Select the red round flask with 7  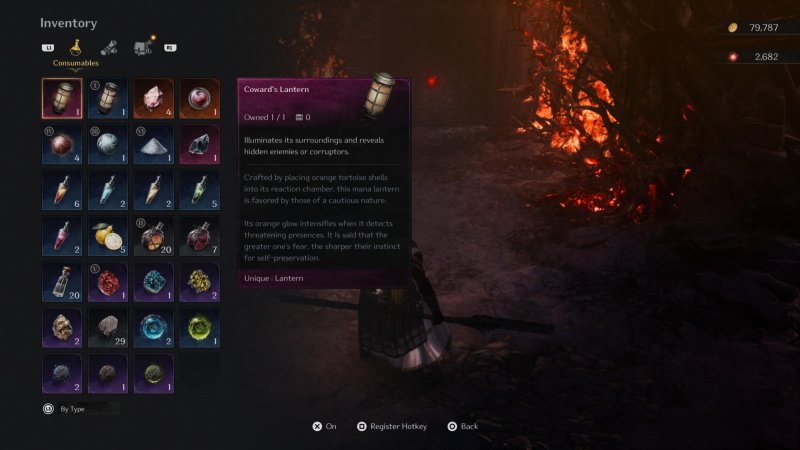click(199, 236)
